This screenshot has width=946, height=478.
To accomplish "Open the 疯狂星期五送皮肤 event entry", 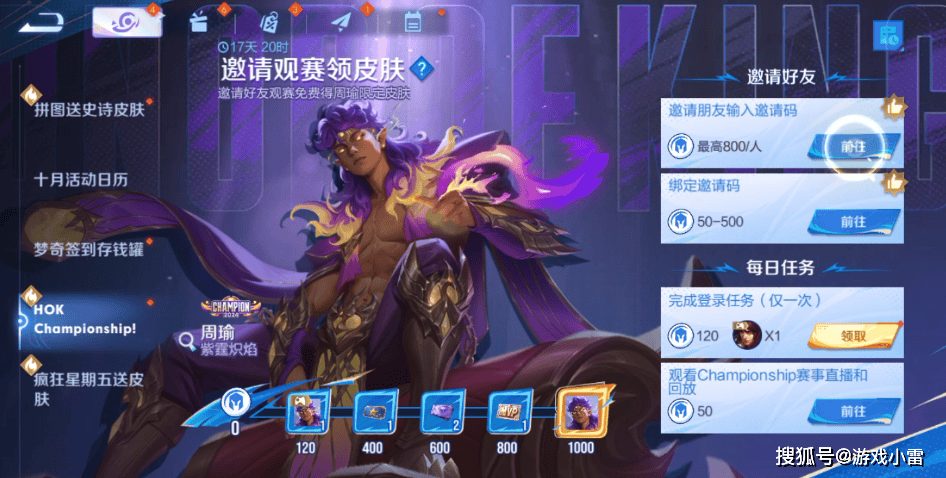I will 88,389.
